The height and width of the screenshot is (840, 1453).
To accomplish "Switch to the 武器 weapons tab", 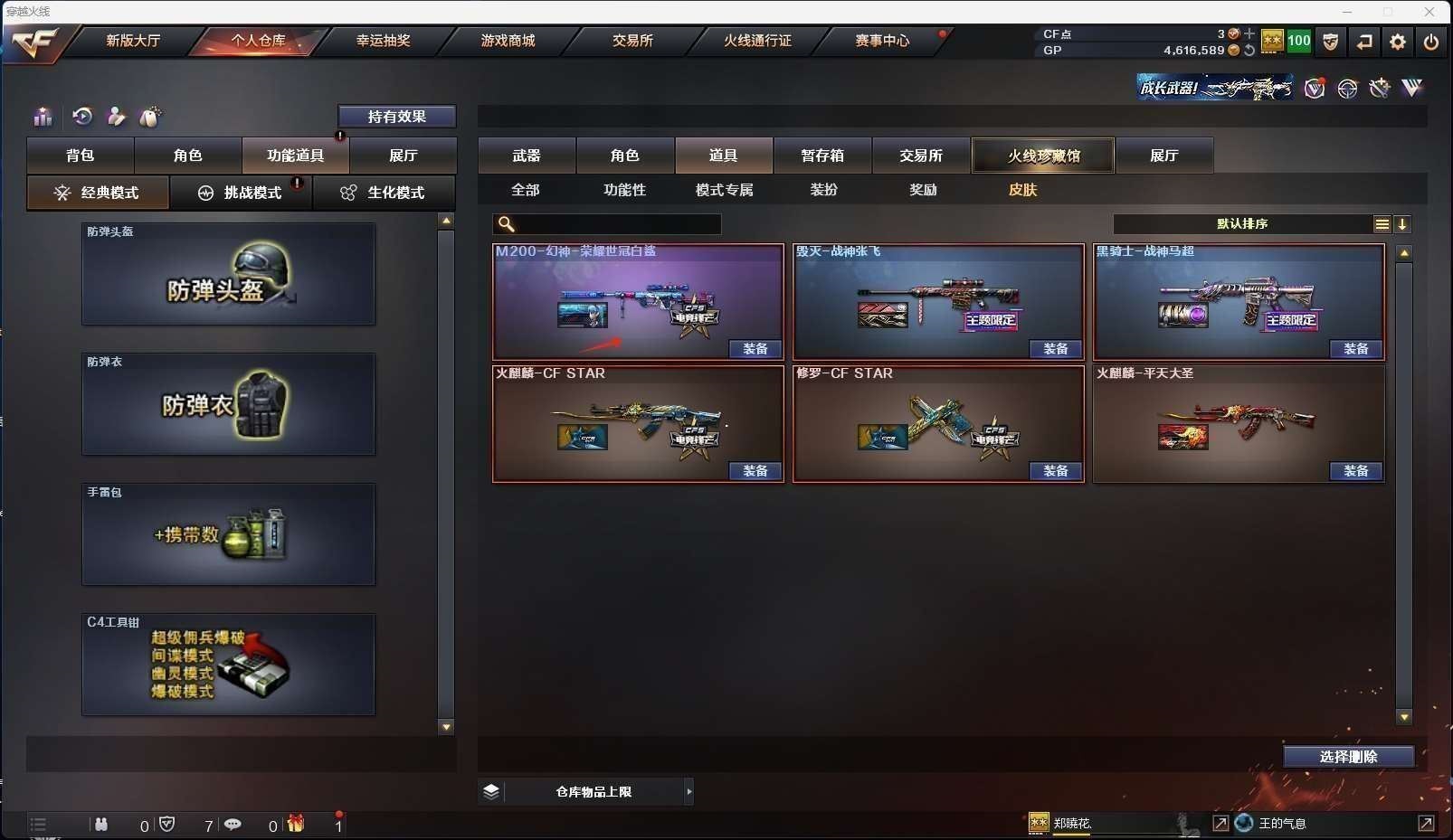I will pyautogui.click(x=527, y=156).
